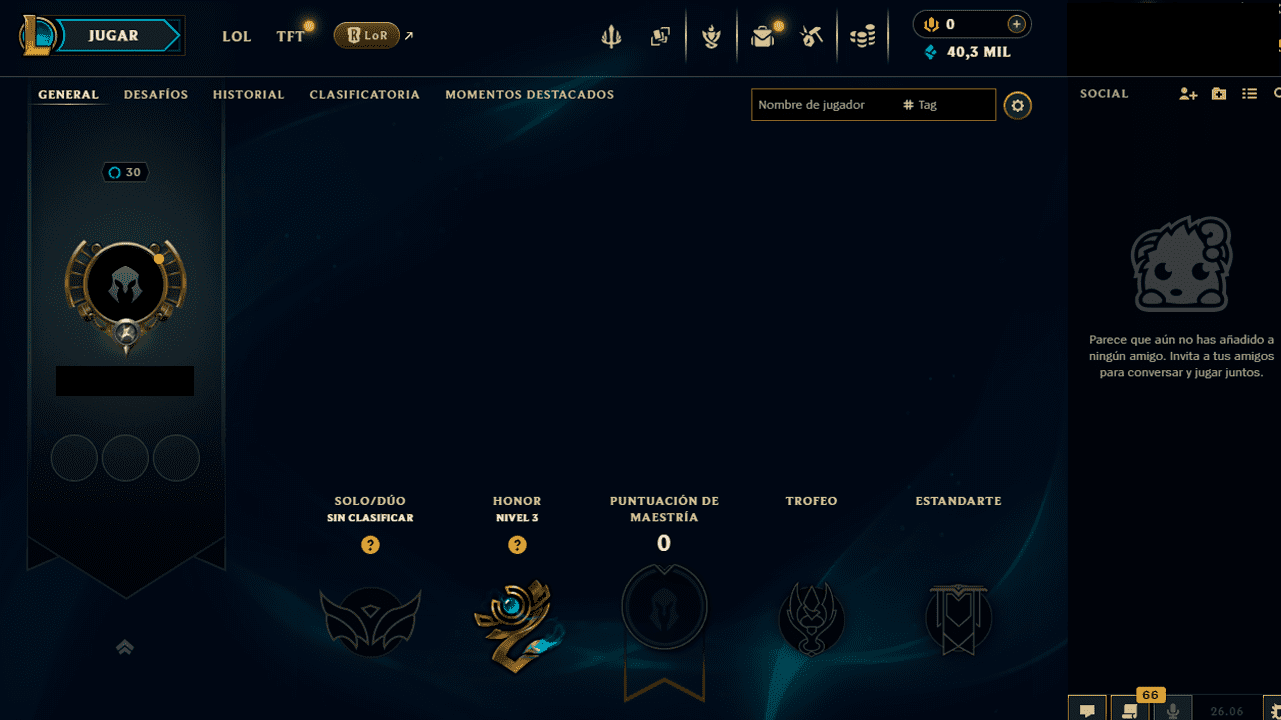Open the search settings gear dropdown
This screenshot has width=1281, height=720.
(1017, 105)
